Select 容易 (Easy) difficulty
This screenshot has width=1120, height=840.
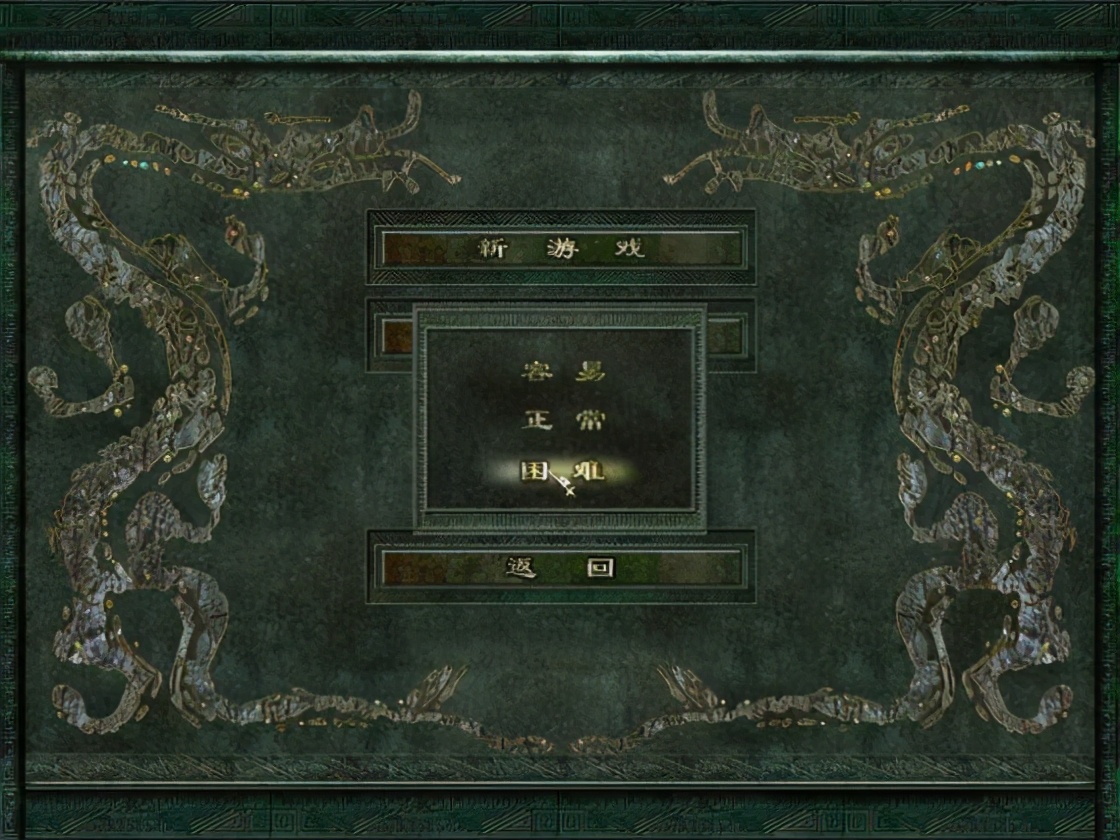[563, 372]
